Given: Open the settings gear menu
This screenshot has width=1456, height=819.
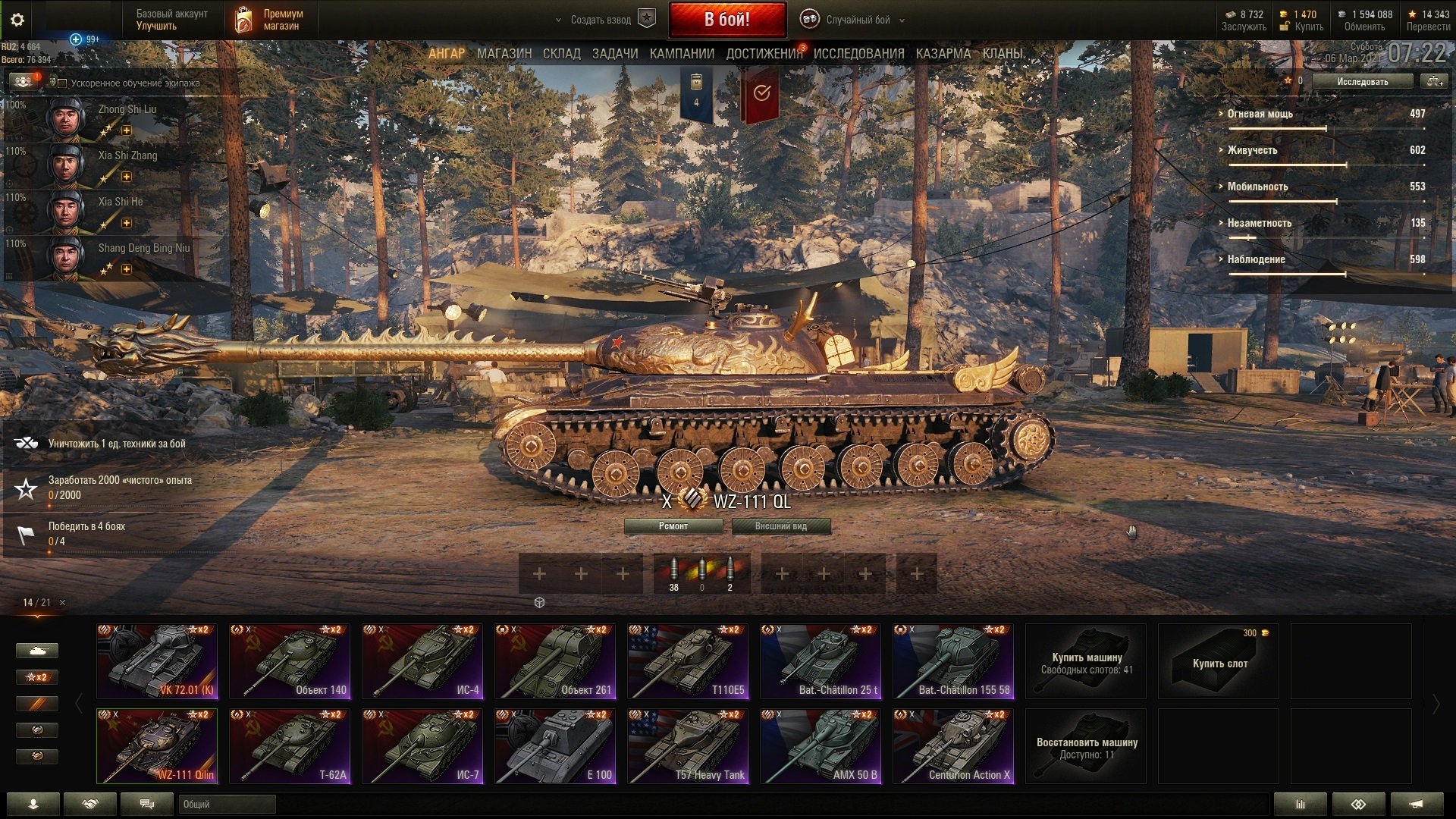Looking at the screenshot, I should tap(17, 20).
